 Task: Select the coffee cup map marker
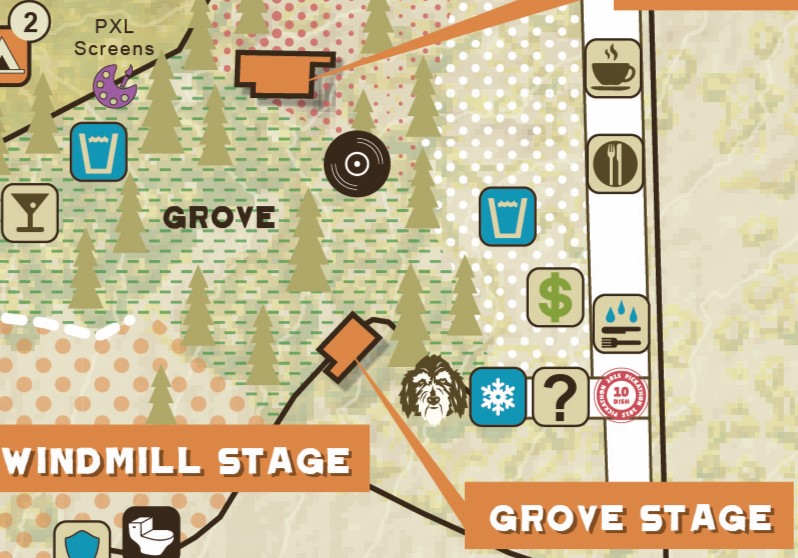point(613,67)
